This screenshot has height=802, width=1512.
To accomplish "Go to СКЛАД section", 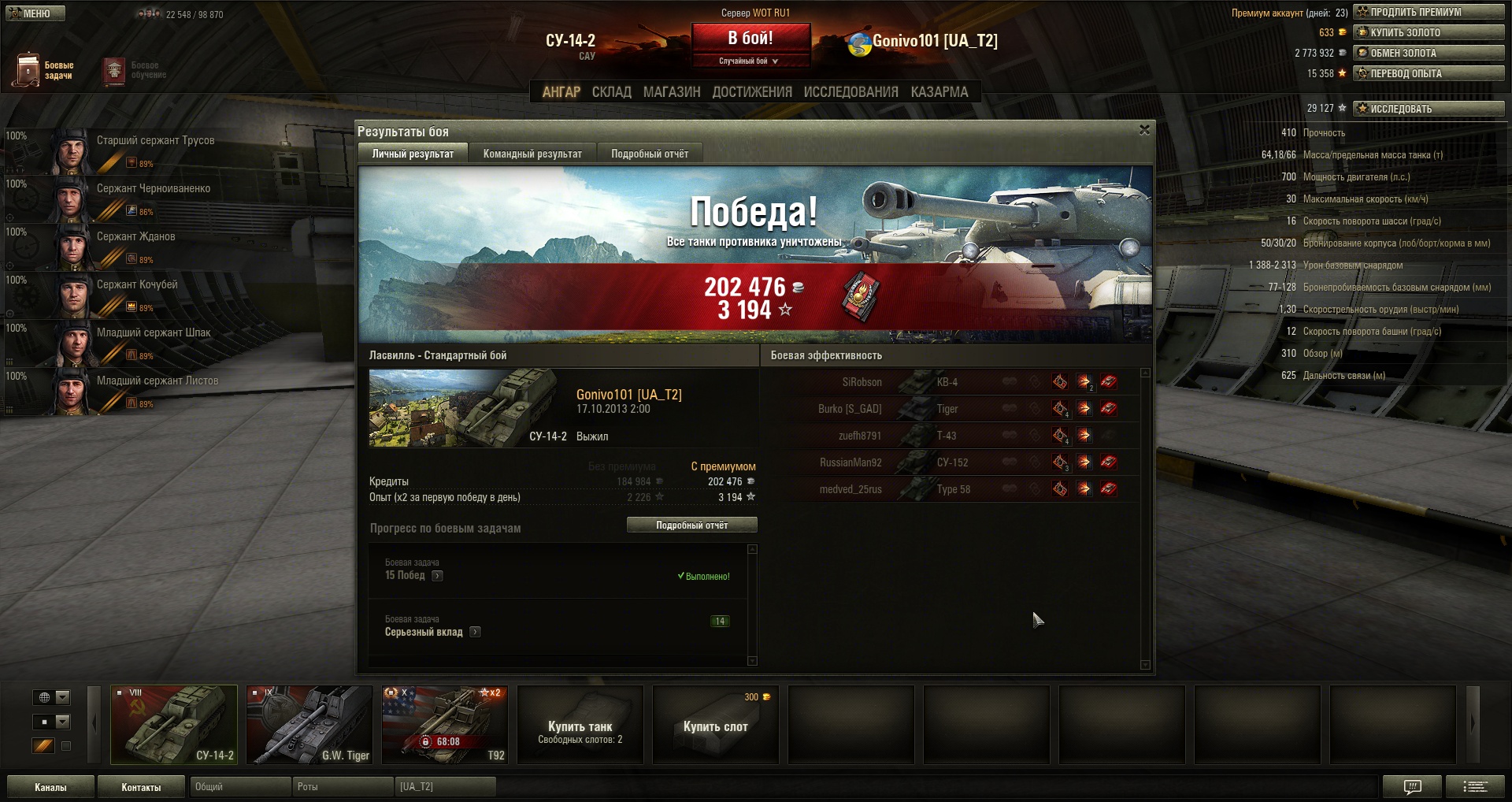I will click(x=611, y=92).
